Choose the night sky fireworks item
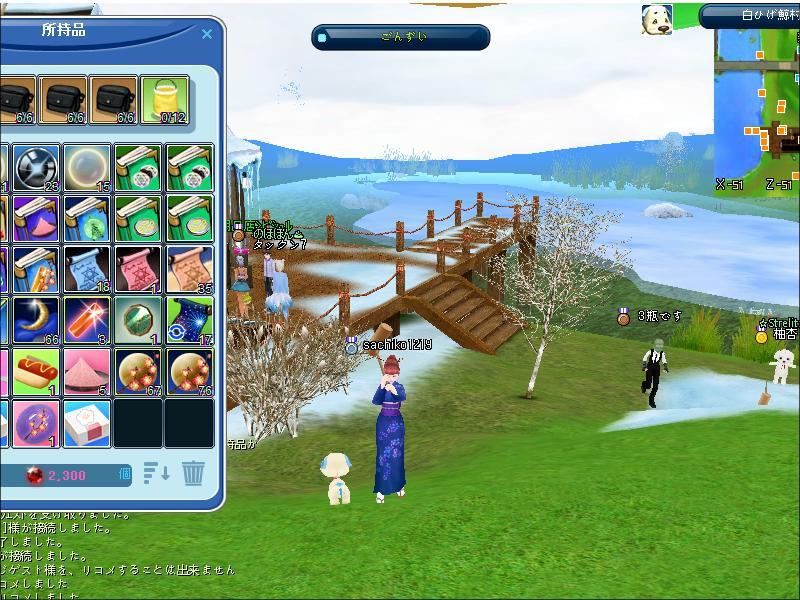This screenshot has height=600, width=800. (x=189, y=320)
